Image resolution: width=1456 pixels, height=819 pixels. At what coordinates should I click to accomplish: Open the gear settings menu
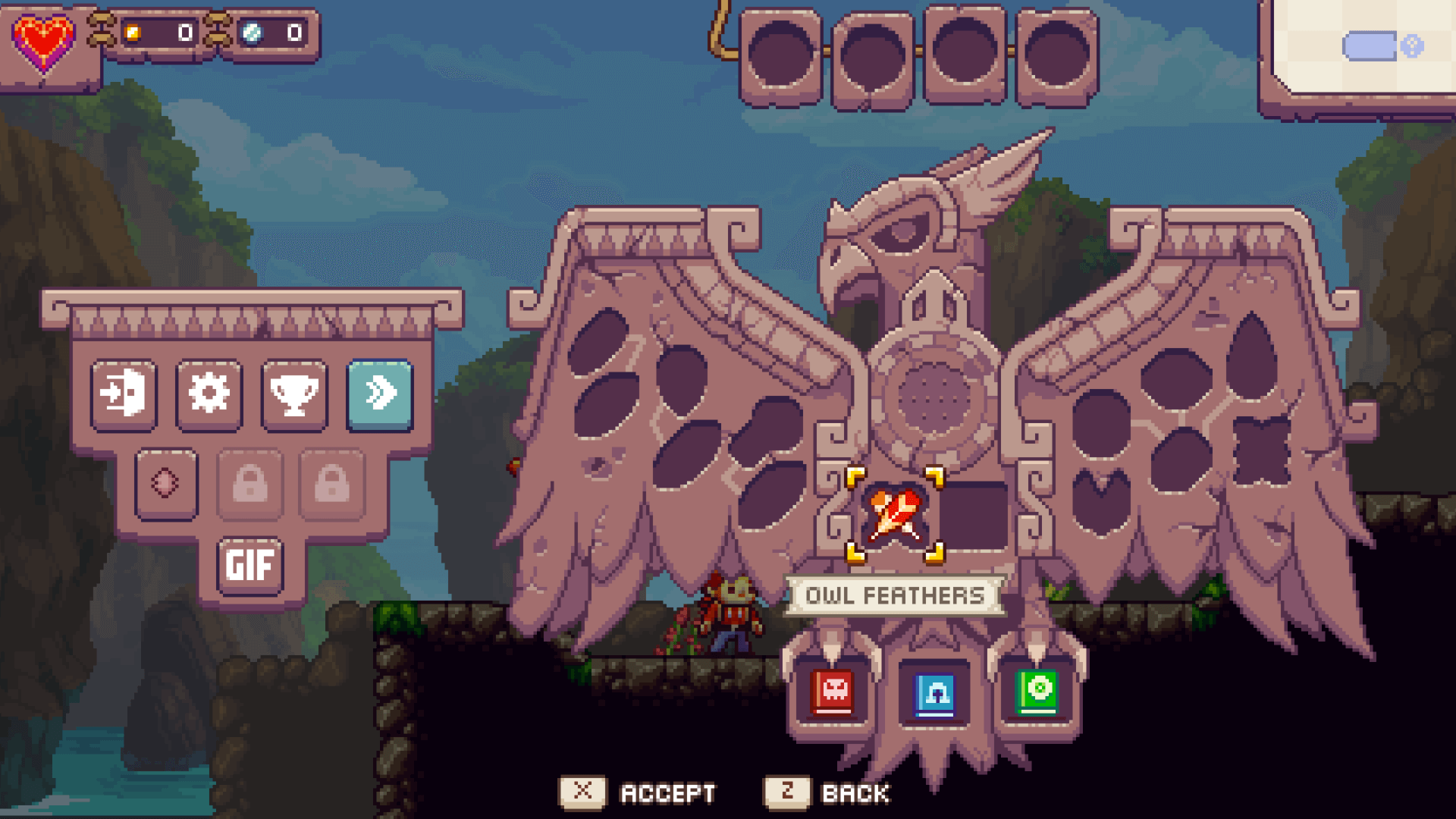[x=209, y=394]
